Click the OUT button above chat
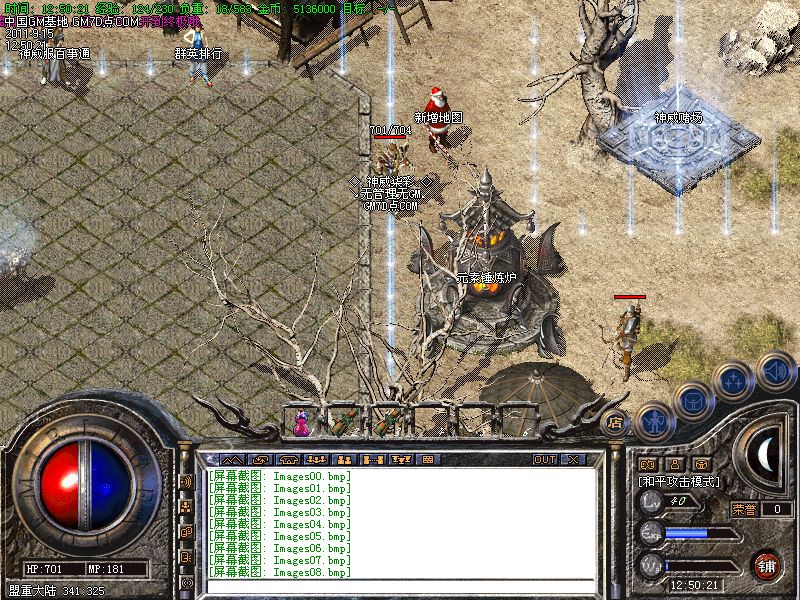This screenshot has height=600, width=800. tap(545, 459)
